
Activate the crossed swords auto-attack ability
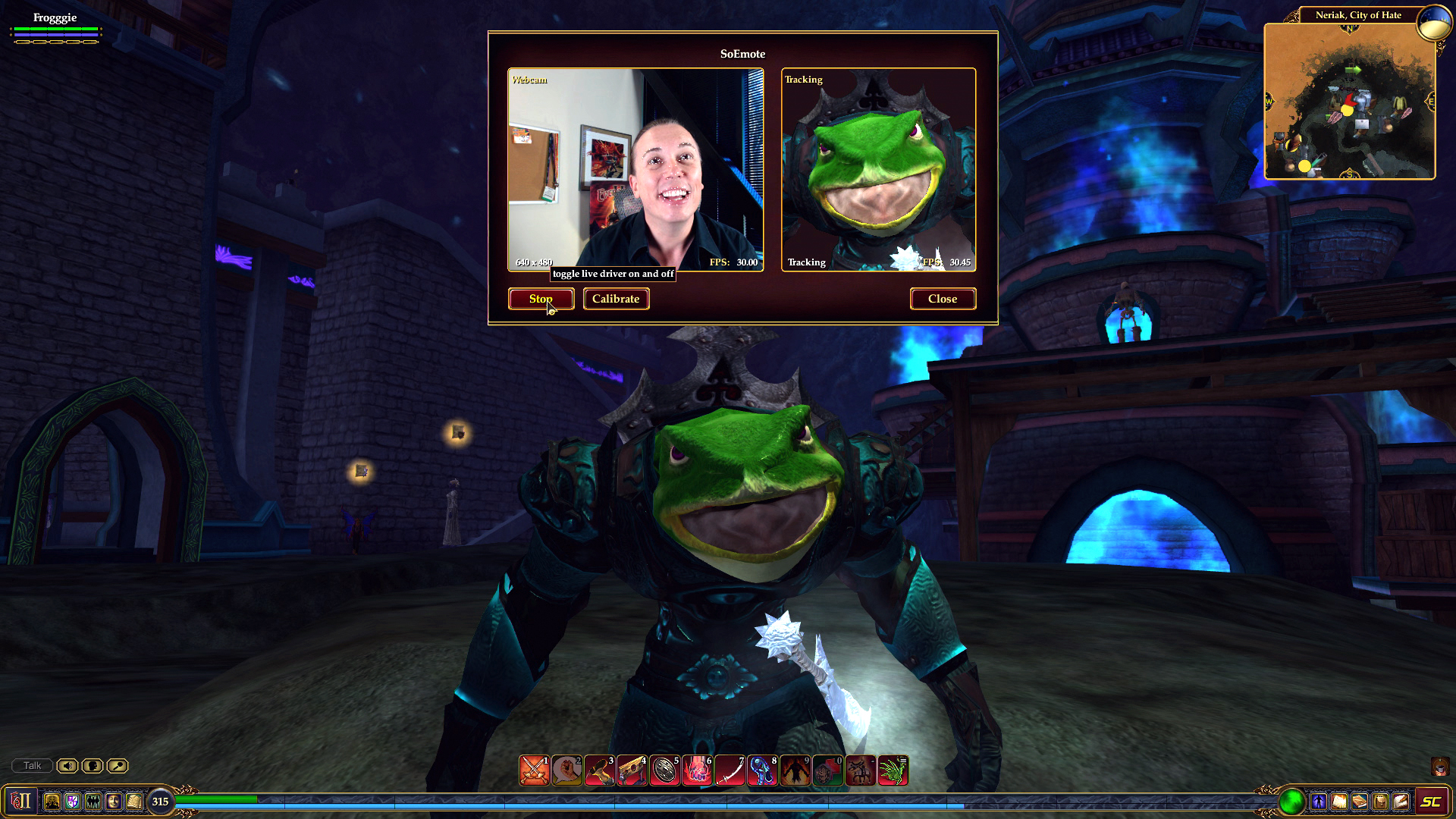[534, 770]
